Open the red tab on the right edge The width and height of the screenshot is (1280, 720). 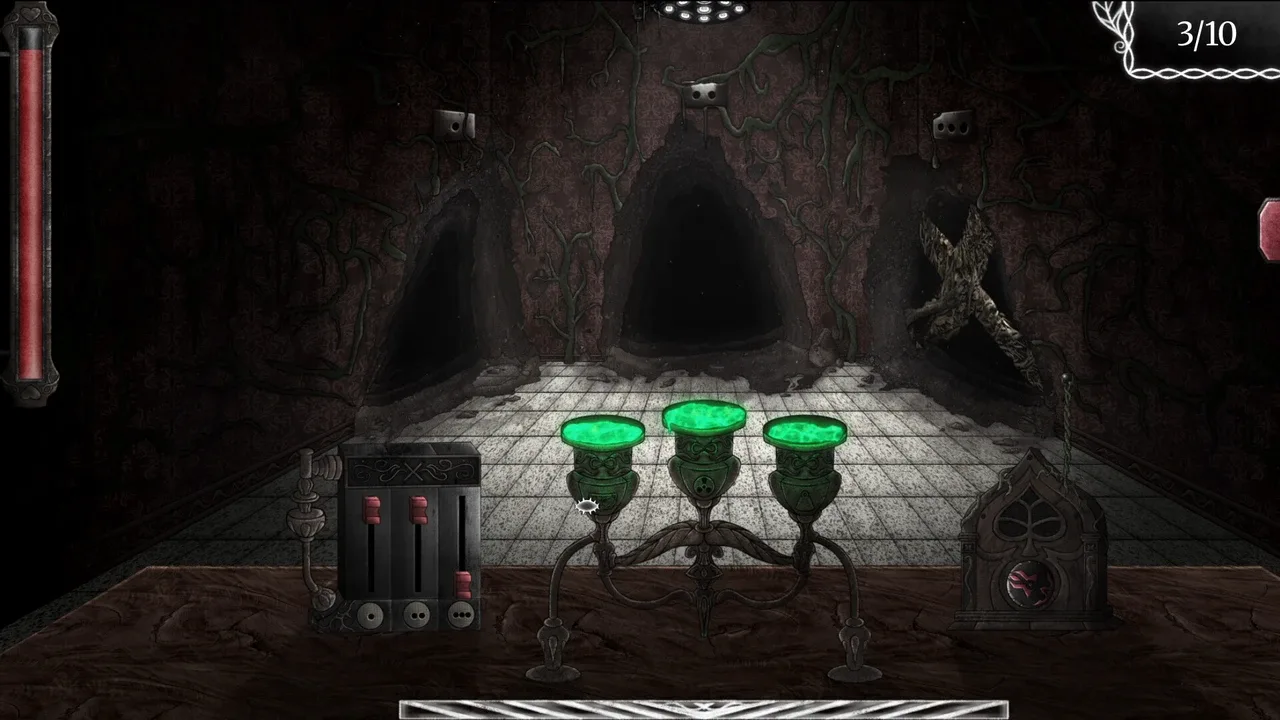[x=1270, y=230]
